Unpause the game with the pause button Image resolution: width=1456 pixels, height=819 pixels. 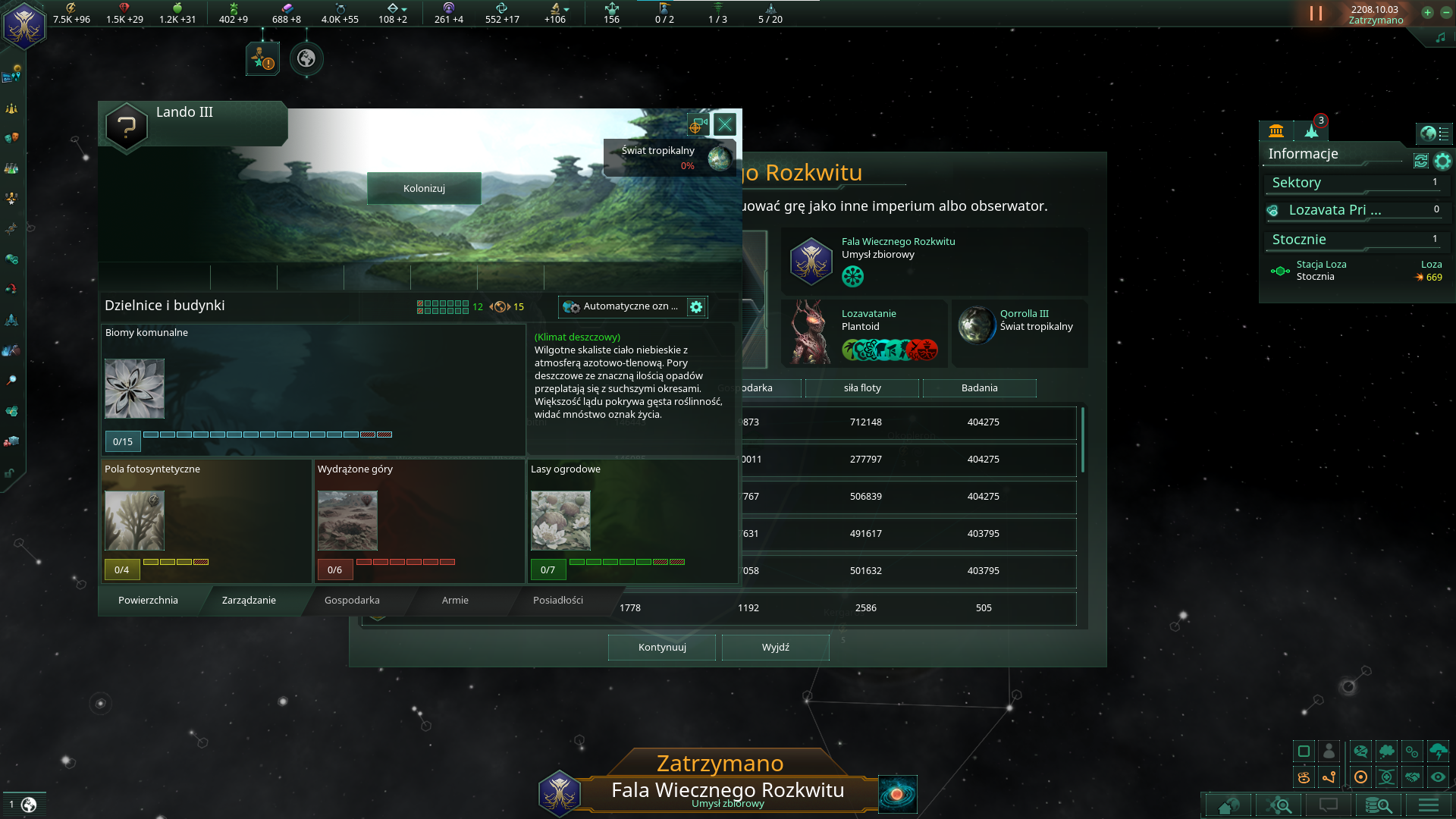click(x=1314, y=13)
